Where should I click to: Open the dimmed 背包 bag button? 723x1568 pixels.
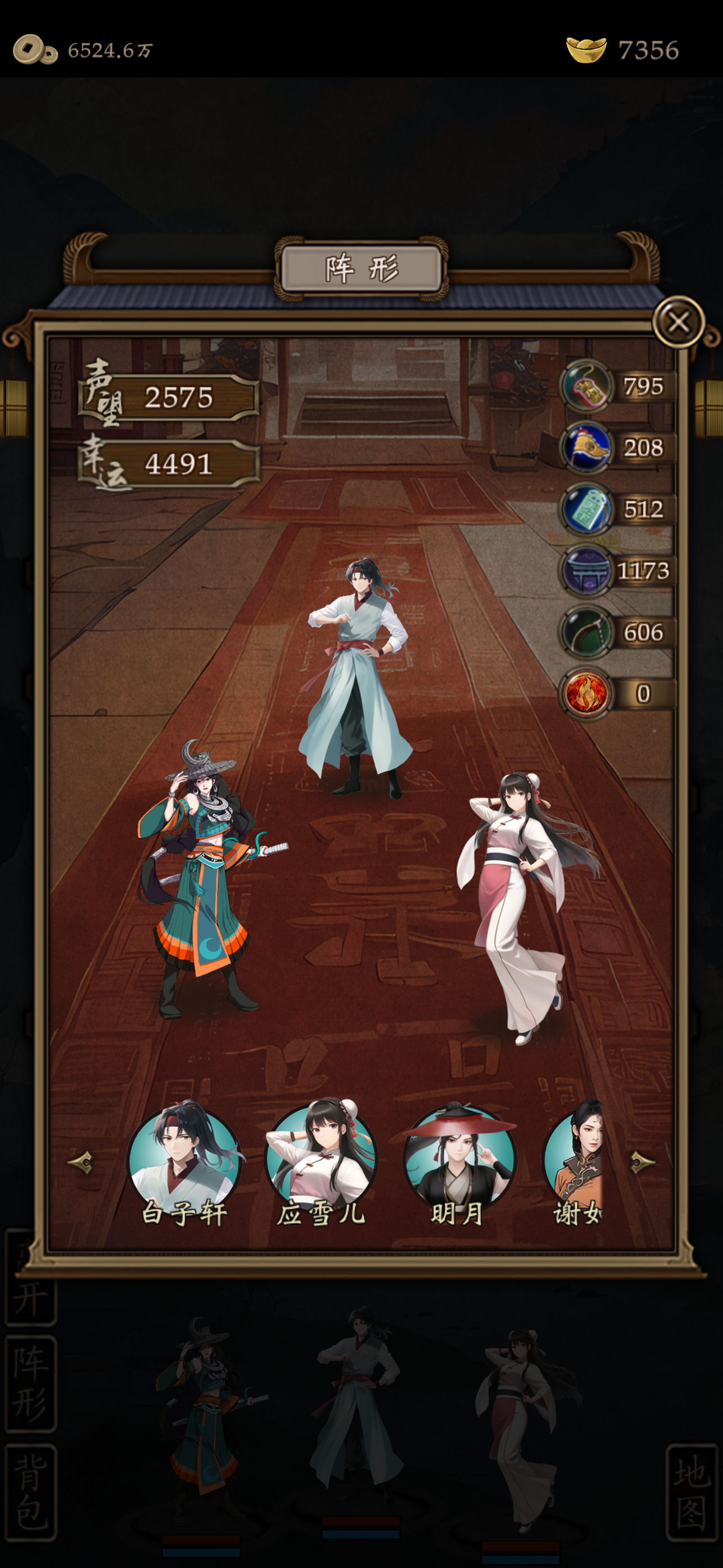click(x=30, y=1492)
